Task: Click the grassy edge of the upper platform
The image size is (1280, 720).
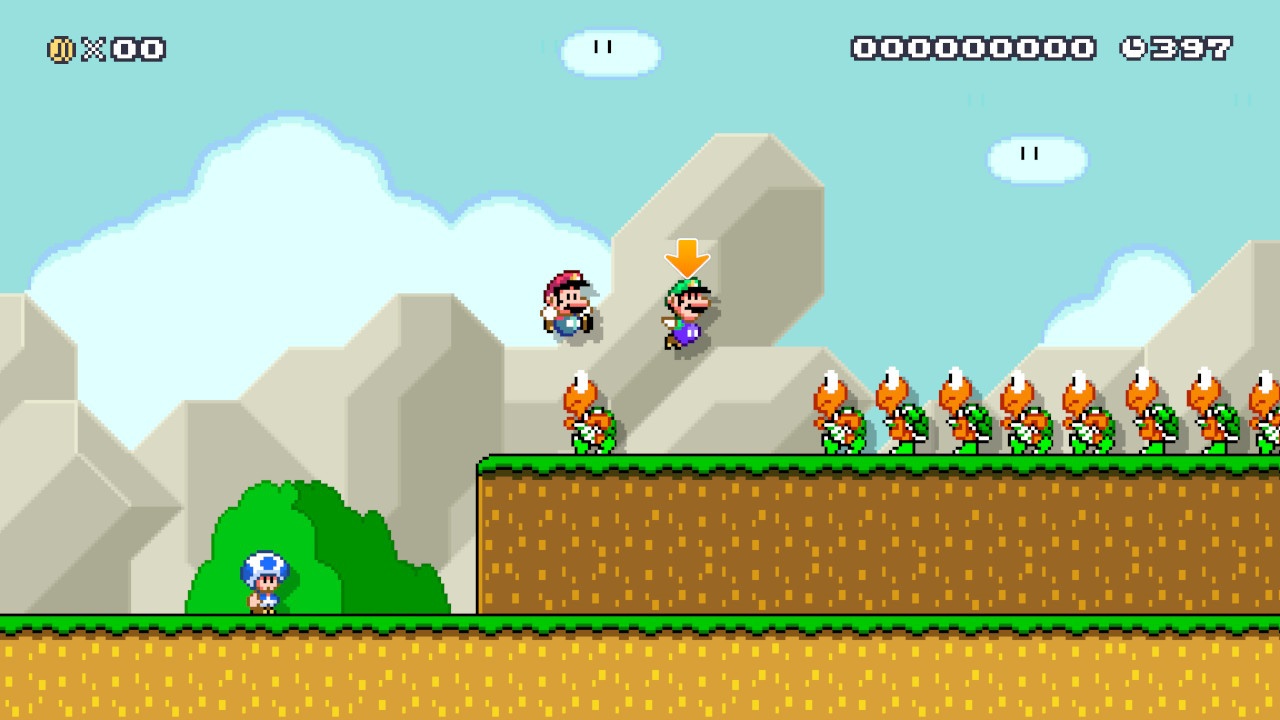Action: (x=700, y=465)
